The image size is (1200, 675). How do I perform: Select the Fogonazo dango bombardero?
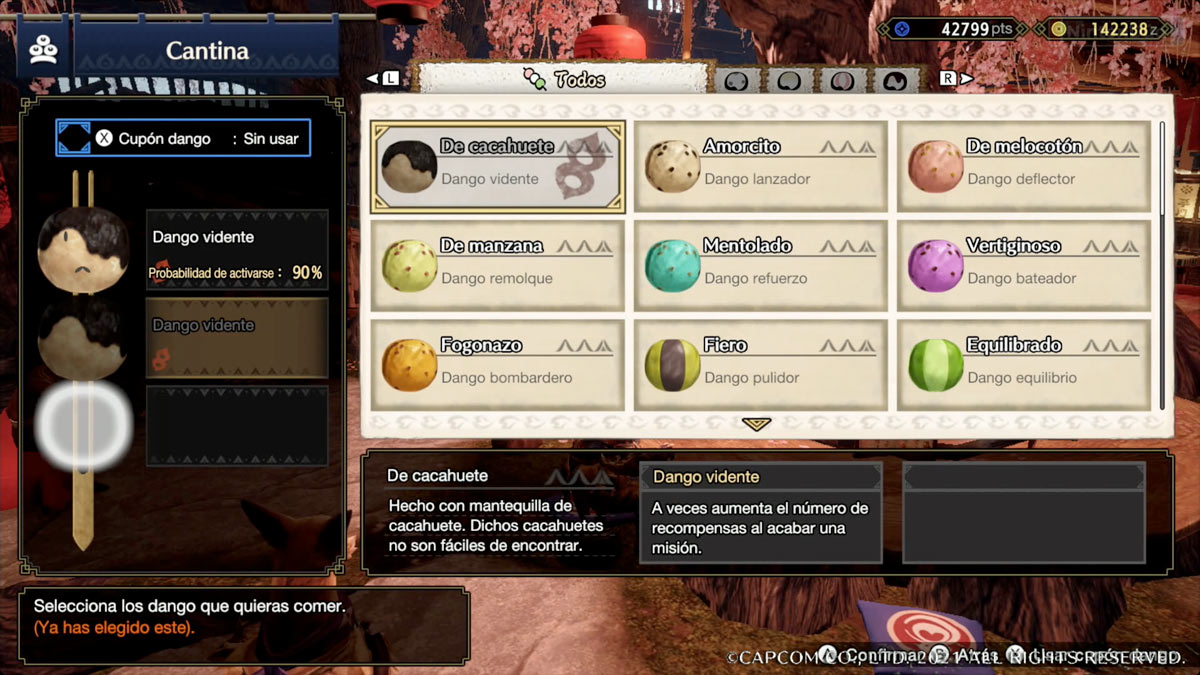pyautogui.click(x=498, y=365)
